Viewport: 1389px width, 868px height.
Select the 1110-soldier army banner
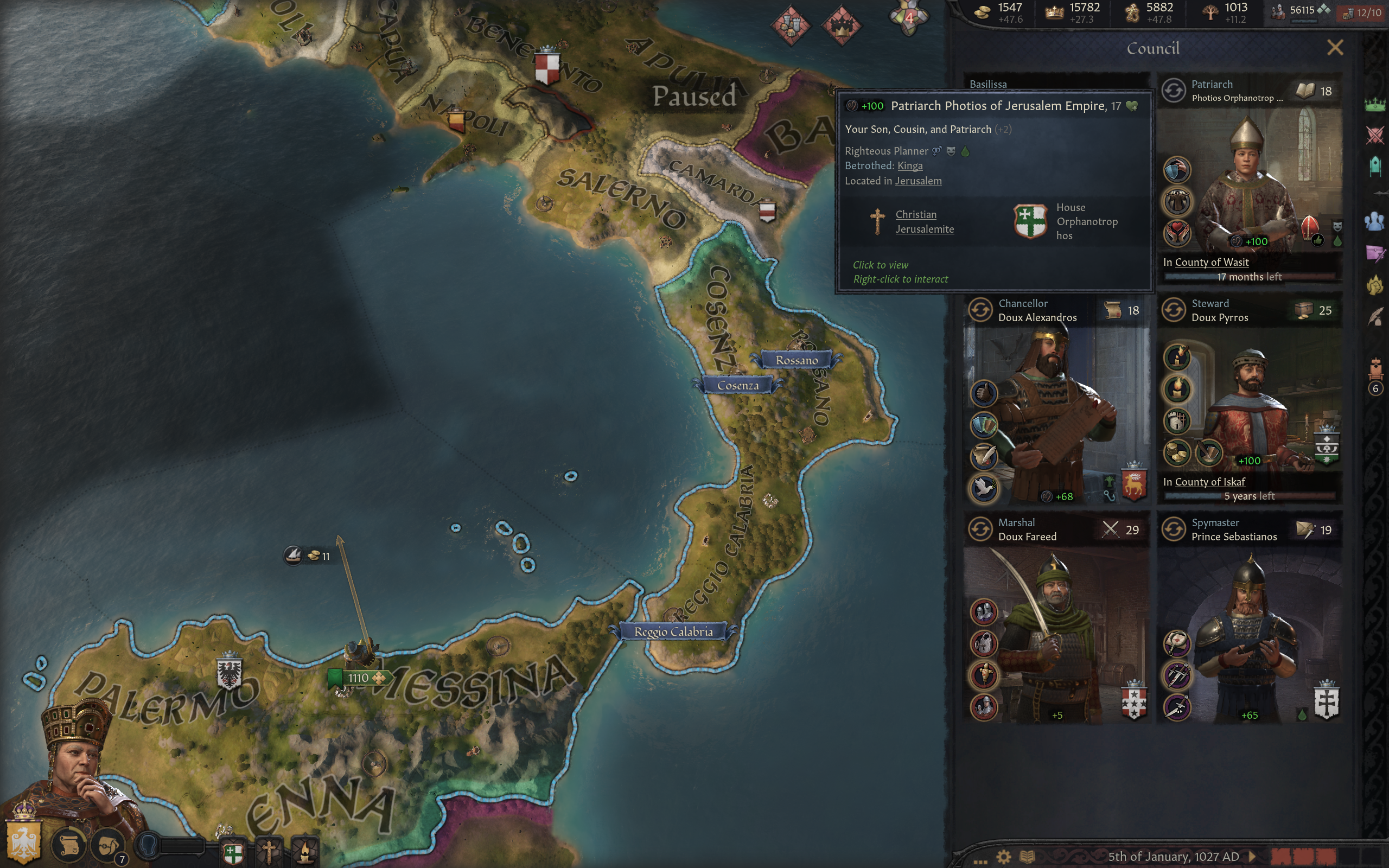coord(359,678)
